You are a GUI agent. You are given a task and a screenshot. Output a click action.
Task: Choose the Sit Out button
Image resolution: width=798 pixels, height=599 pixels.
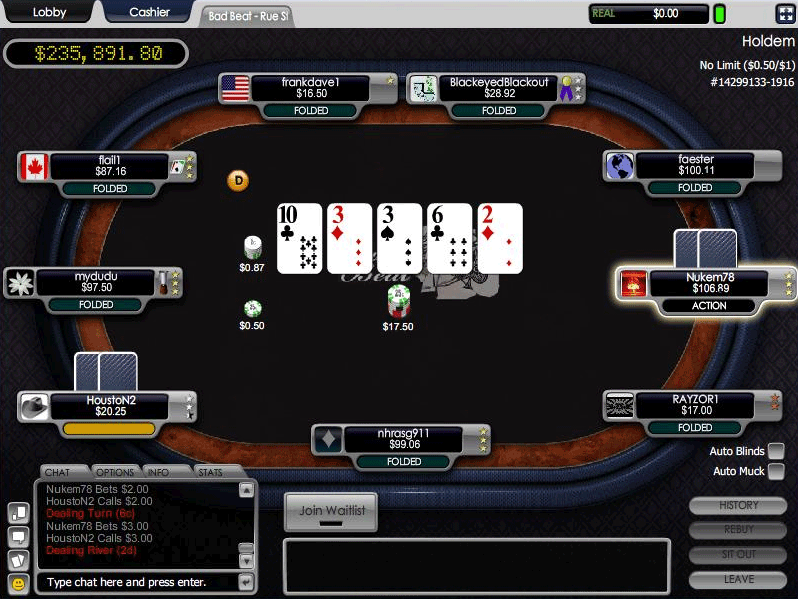739,554
